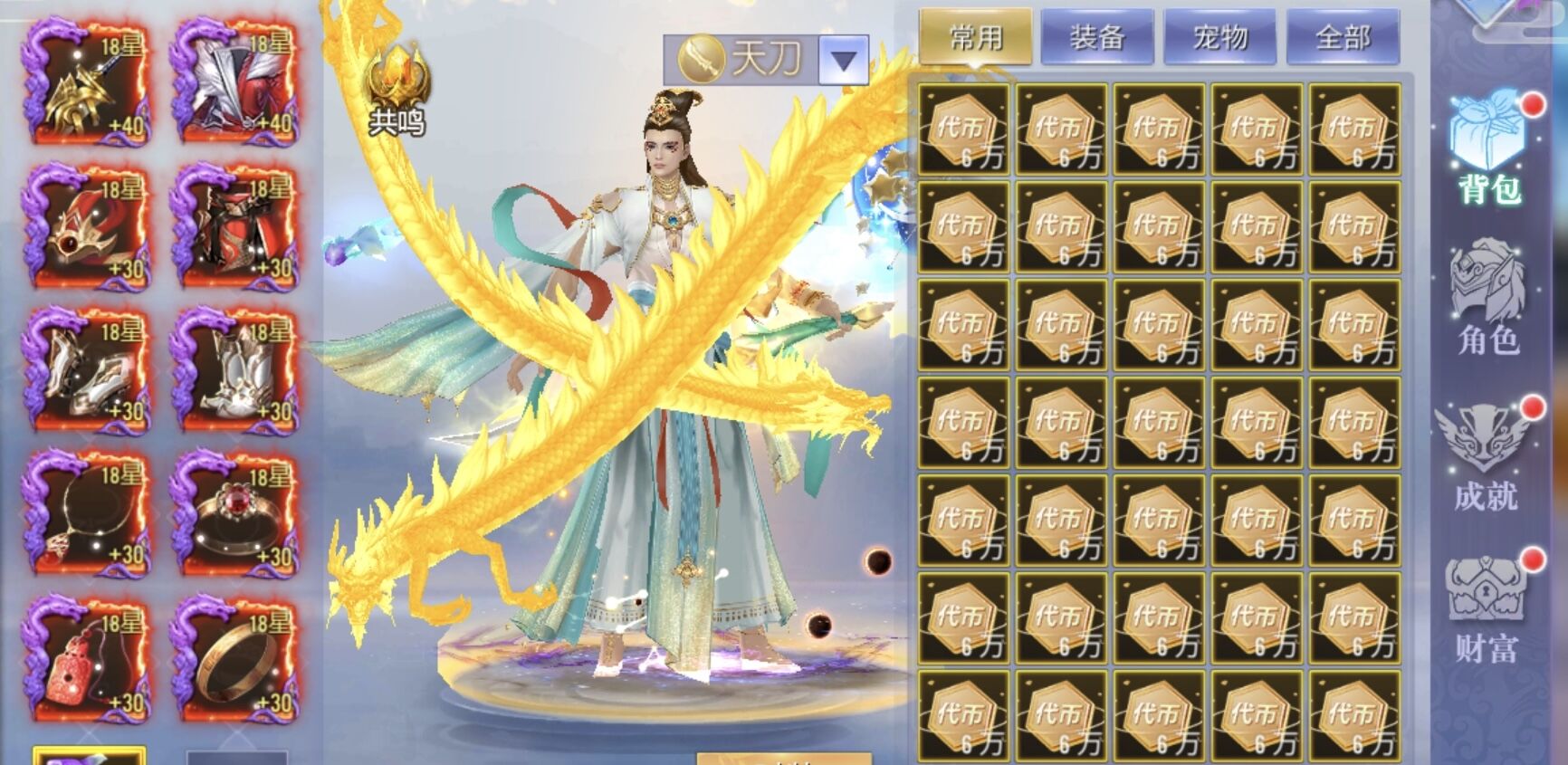
Task: Open the 成就 achievements page
Action: (x=1486, y=454)
